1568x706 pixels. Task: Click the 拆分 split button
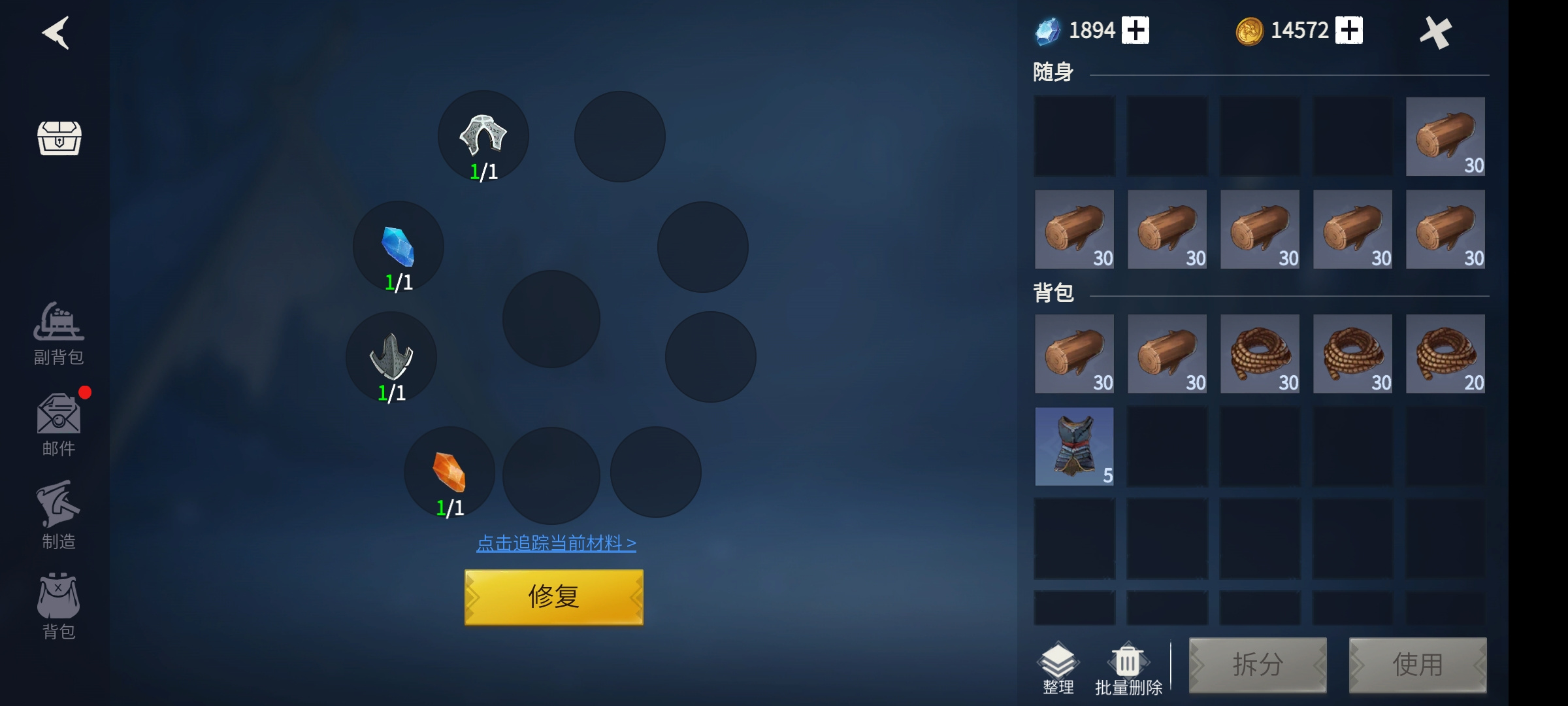(x=1258, y=665)
